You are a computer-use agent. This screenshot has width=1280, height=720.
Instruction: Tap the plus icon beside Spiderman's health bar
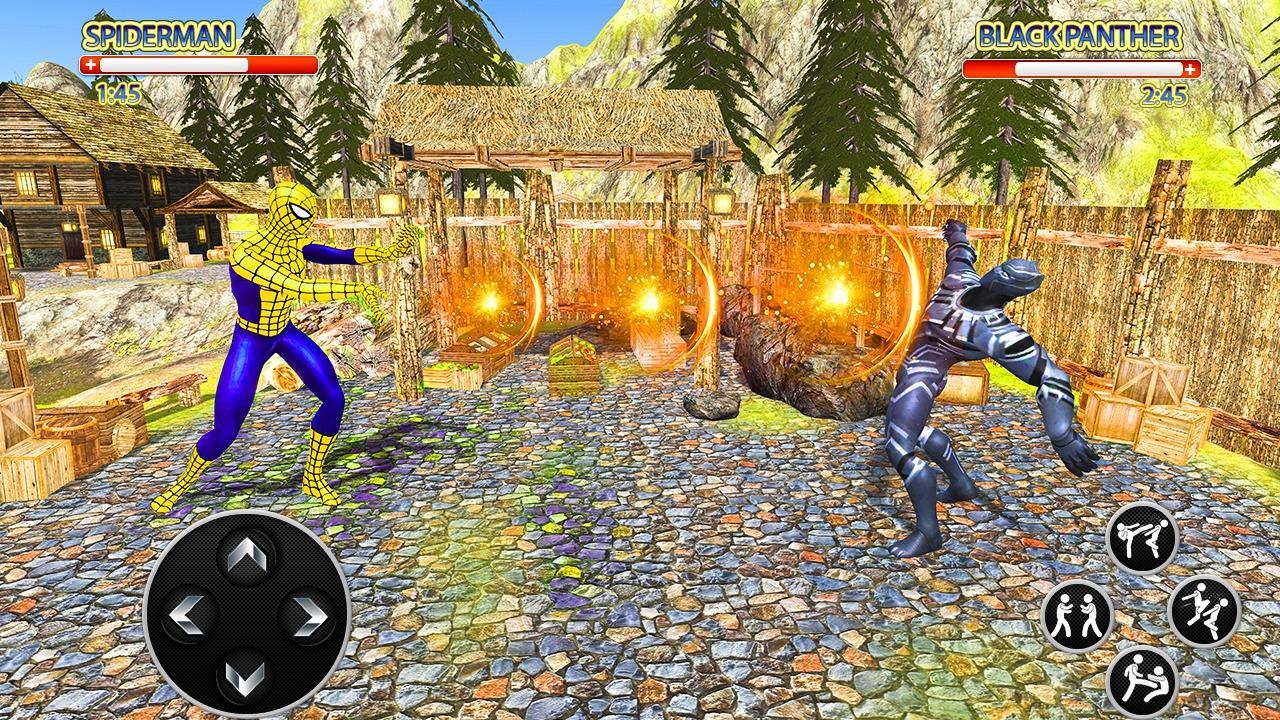[92, 63]
